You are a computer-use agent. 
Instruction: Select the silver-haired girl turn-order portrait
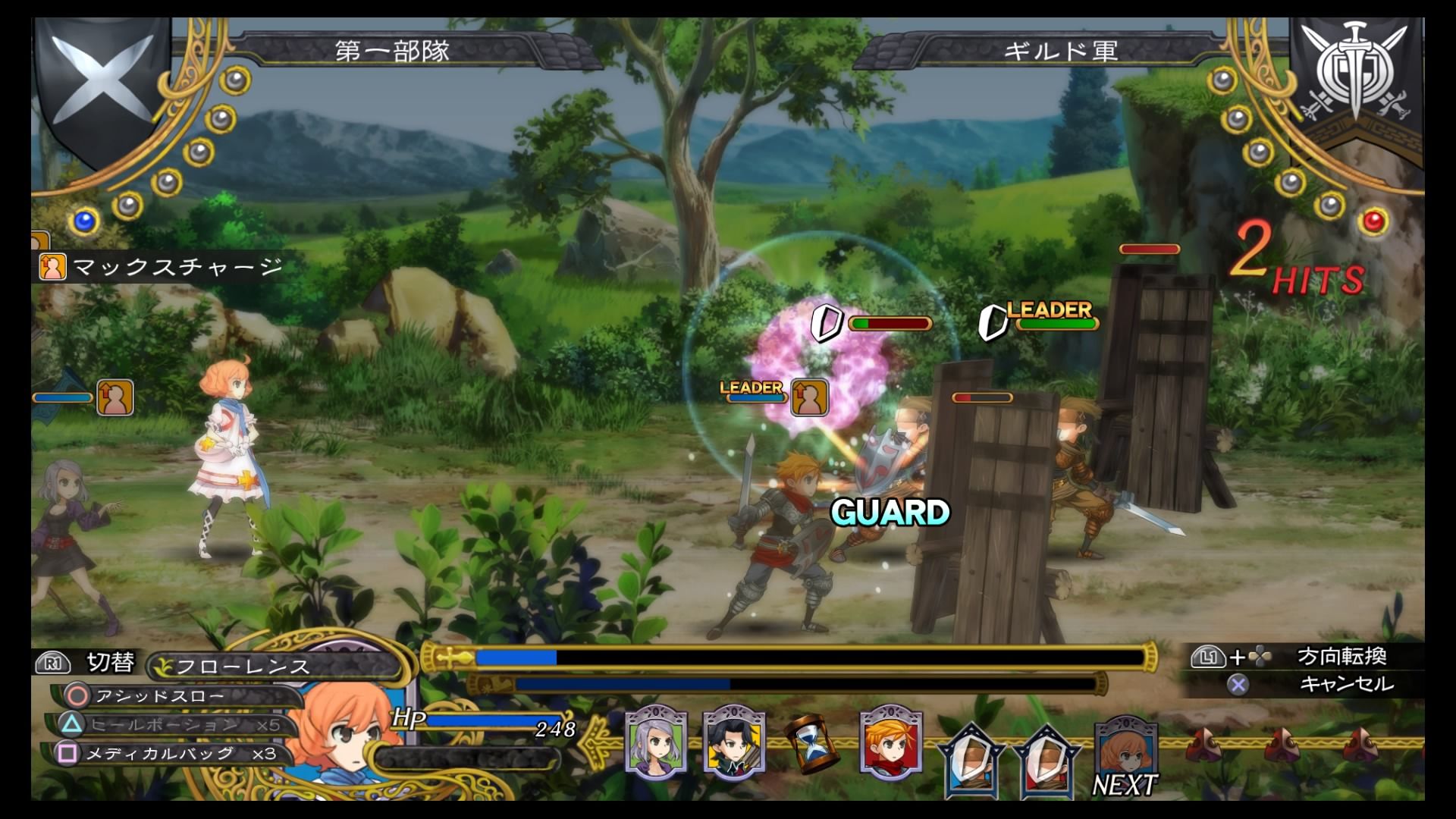click(x=656, y=742)
